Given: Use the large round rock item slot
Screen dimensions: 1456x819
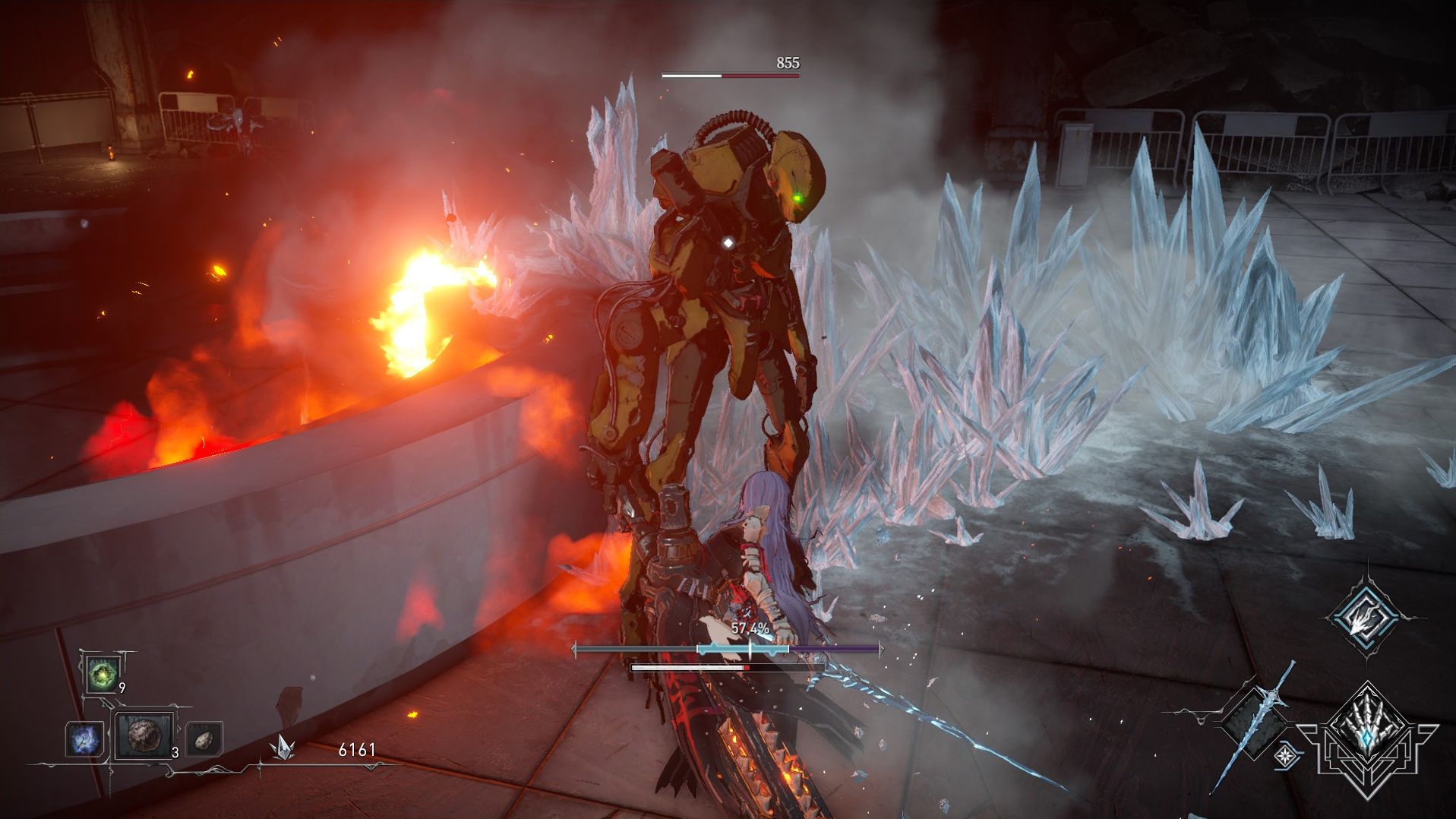Looking at the screenshot, I should pyautogui.click(x=143, y=735).
